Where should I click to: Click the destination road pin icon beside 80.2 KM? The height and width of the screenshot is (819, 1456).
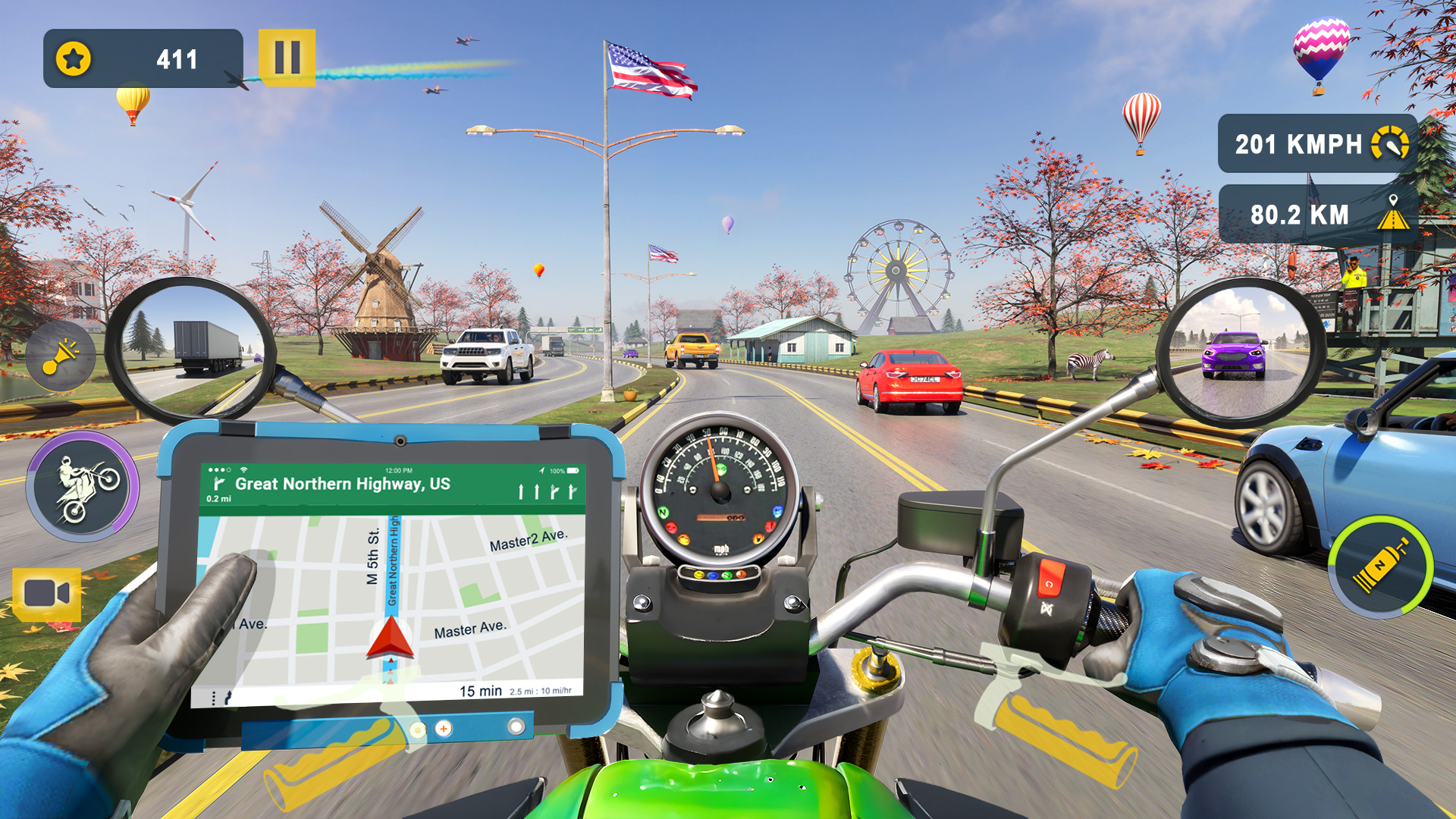click(1395, 211)
